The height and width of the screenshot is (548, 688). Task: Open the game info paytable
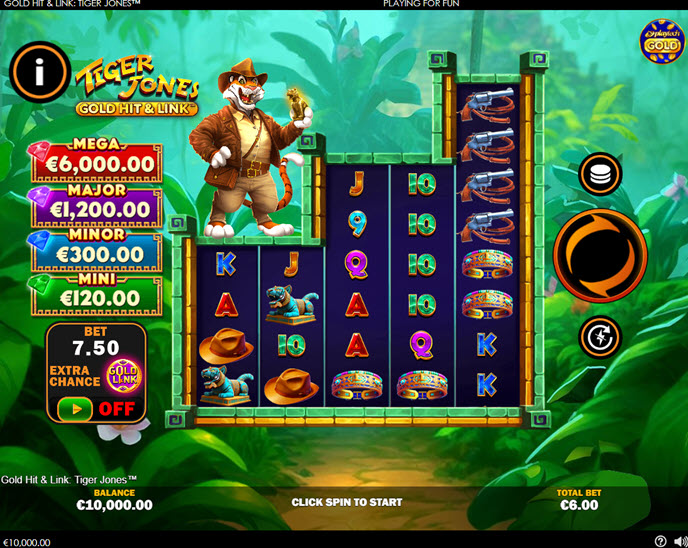coord(40,71)
